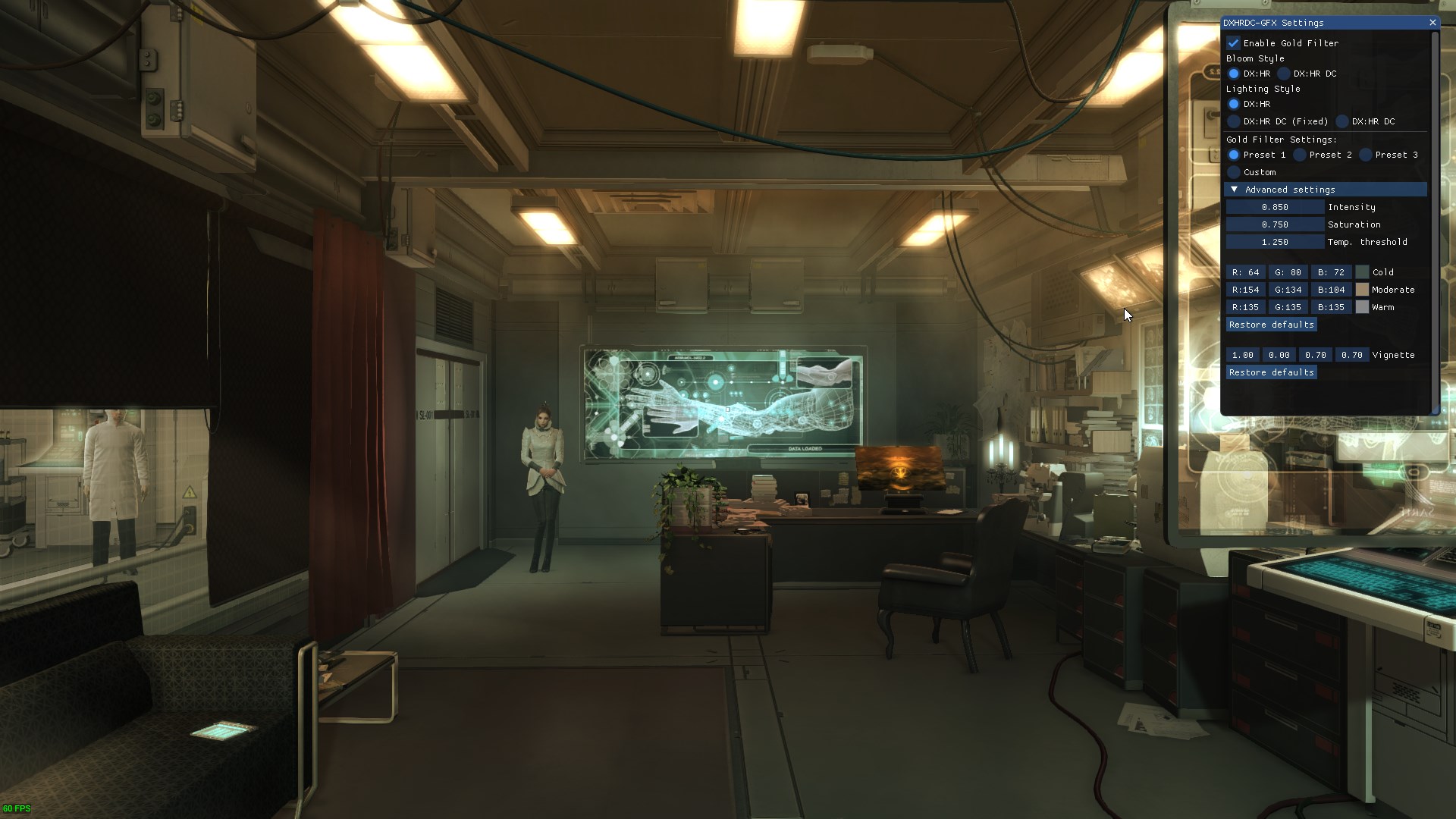Viewport: 1456px width, 819px height.
Task: Select the Custom gold filter option
Action: coord(1234,172)
